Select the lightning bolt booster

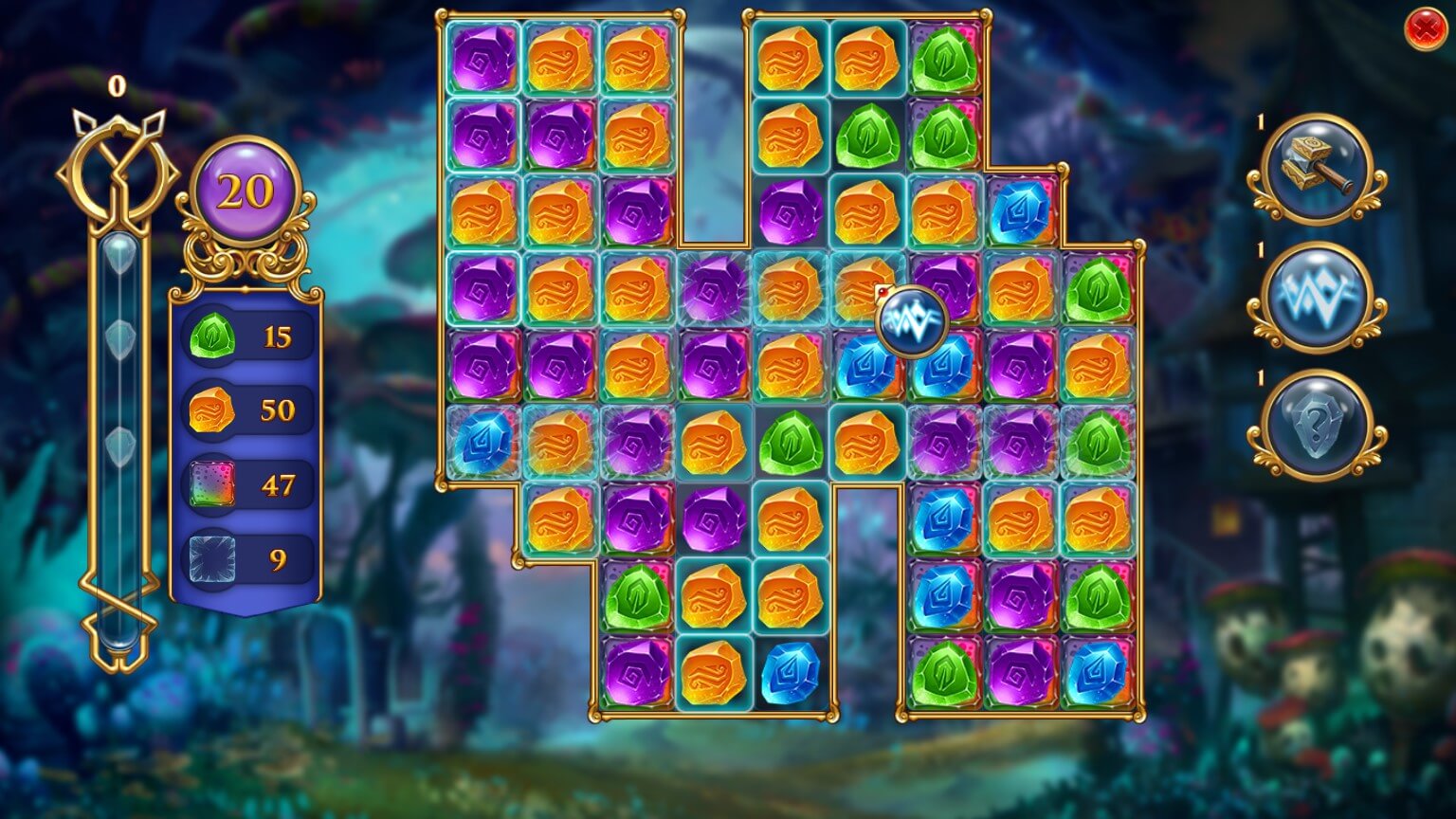point(1317,297)
